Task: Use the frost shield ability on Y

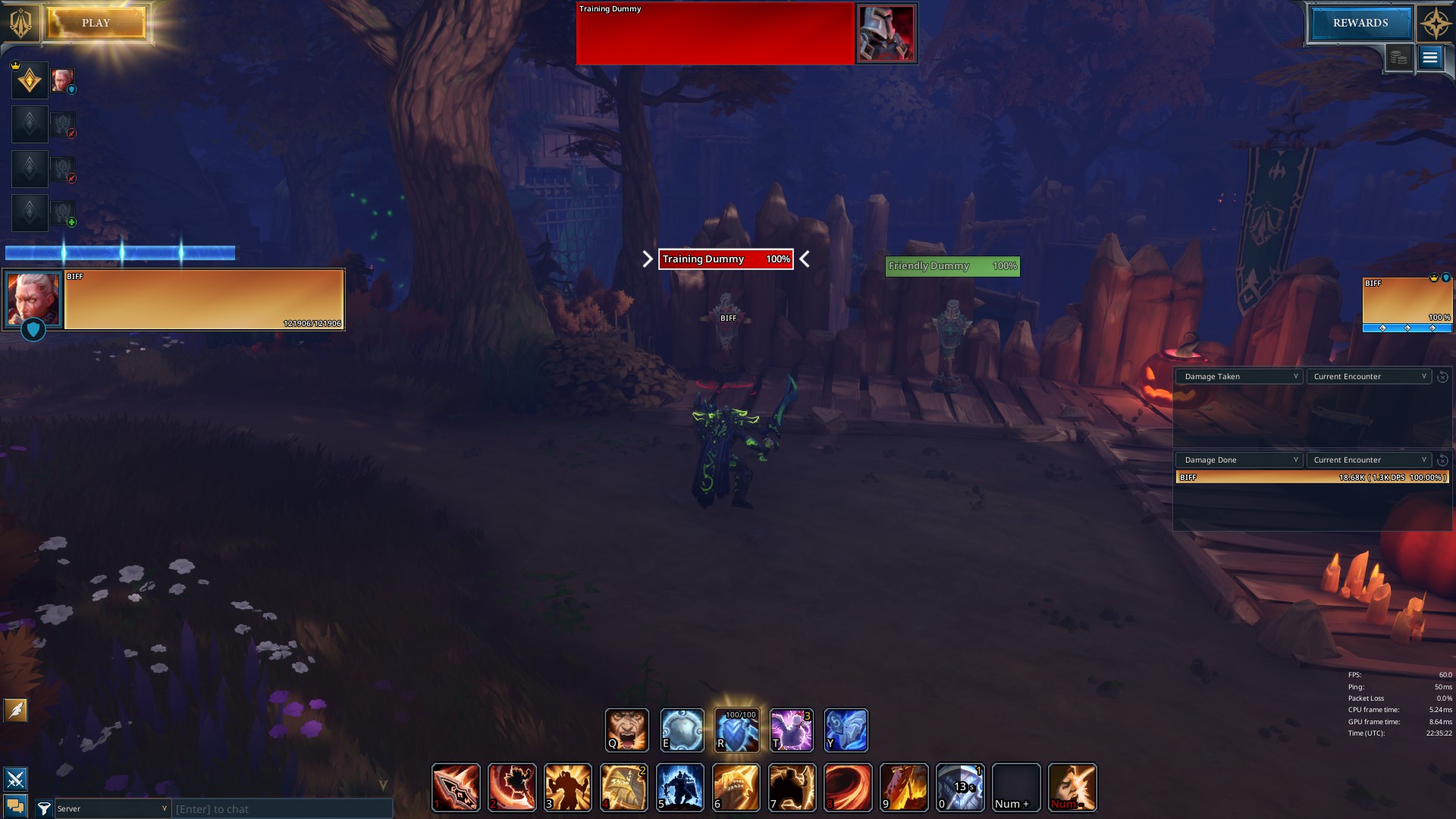Action: [x=846, y=730]
